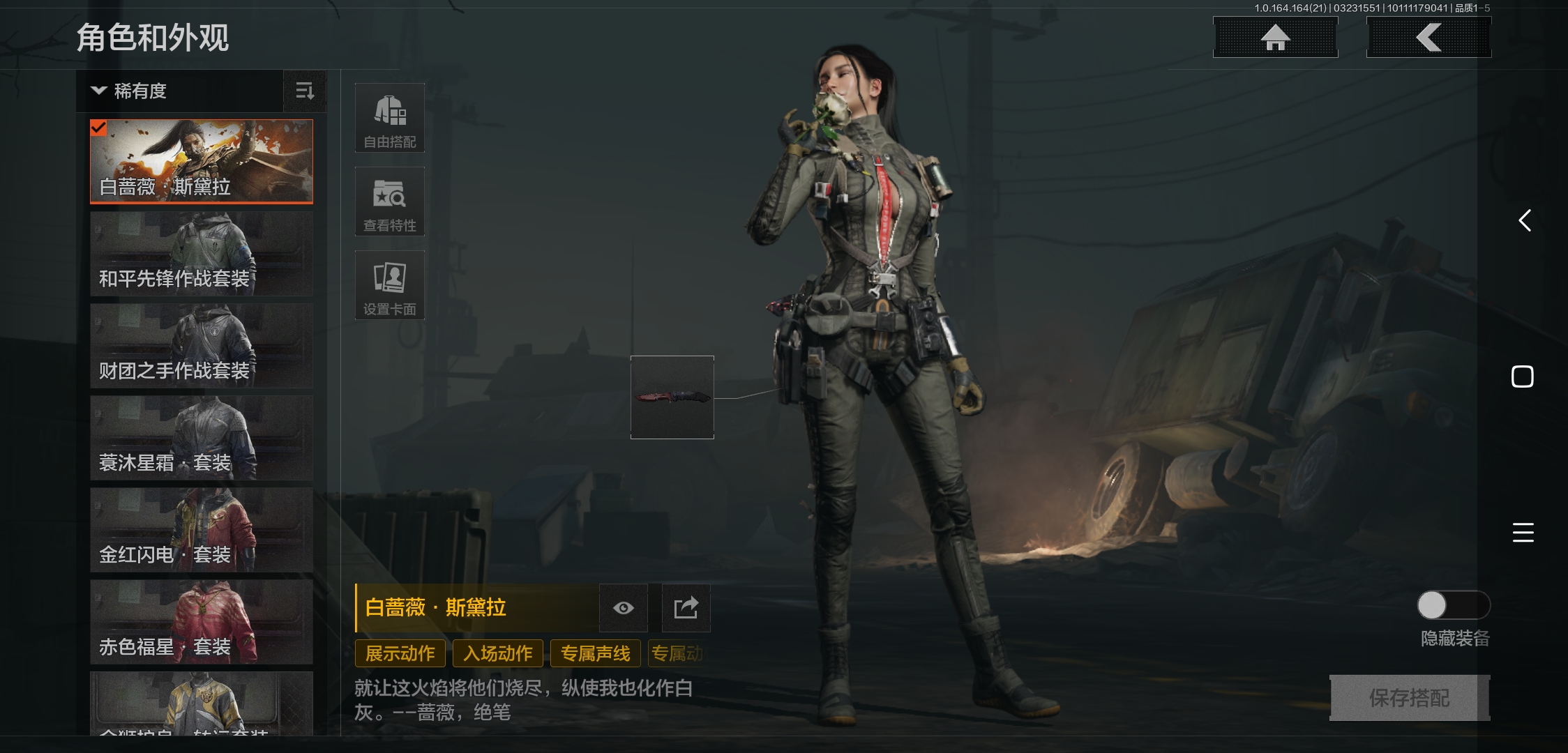Screen dimensions: 1568x753
Task: Pick the 财团之手作战套装 outfit
Action: click(202, 347)
